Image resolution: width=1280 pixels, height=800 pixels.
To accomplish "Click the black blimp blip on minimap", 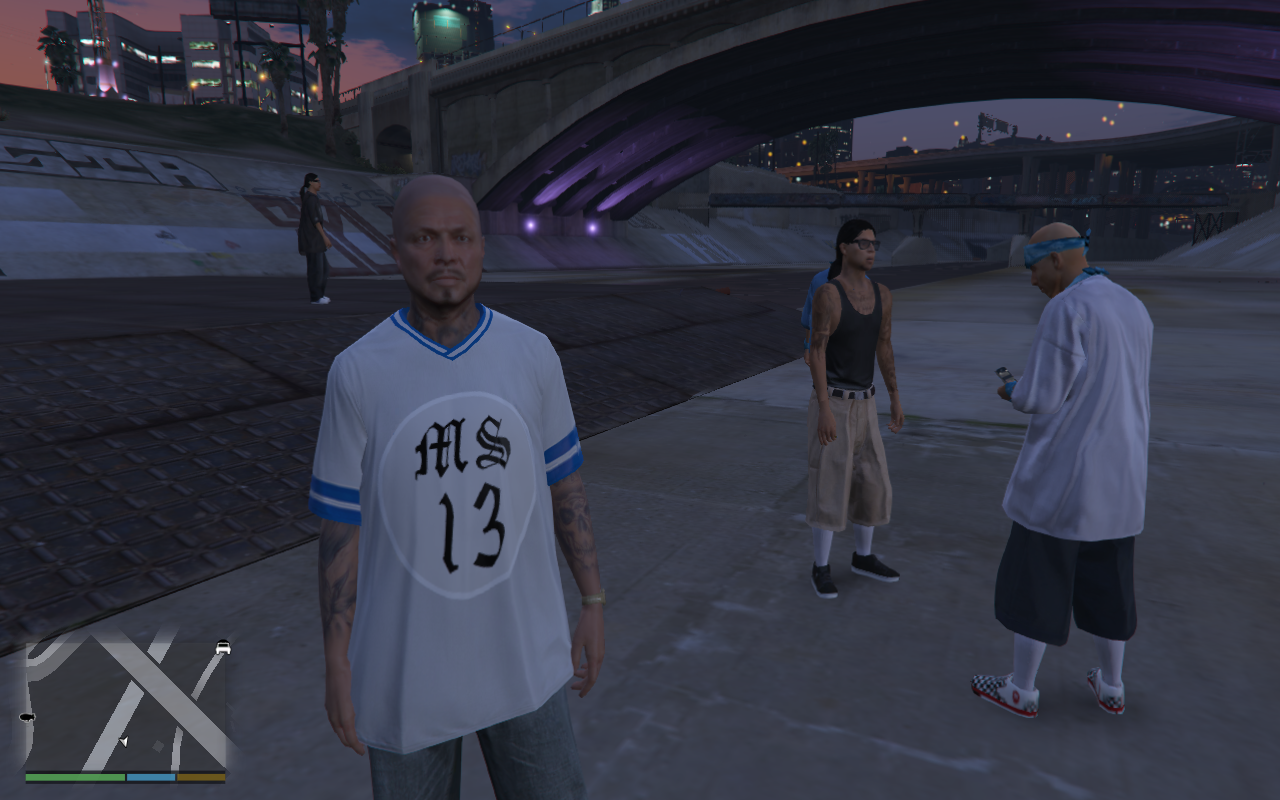I will 27,718.
